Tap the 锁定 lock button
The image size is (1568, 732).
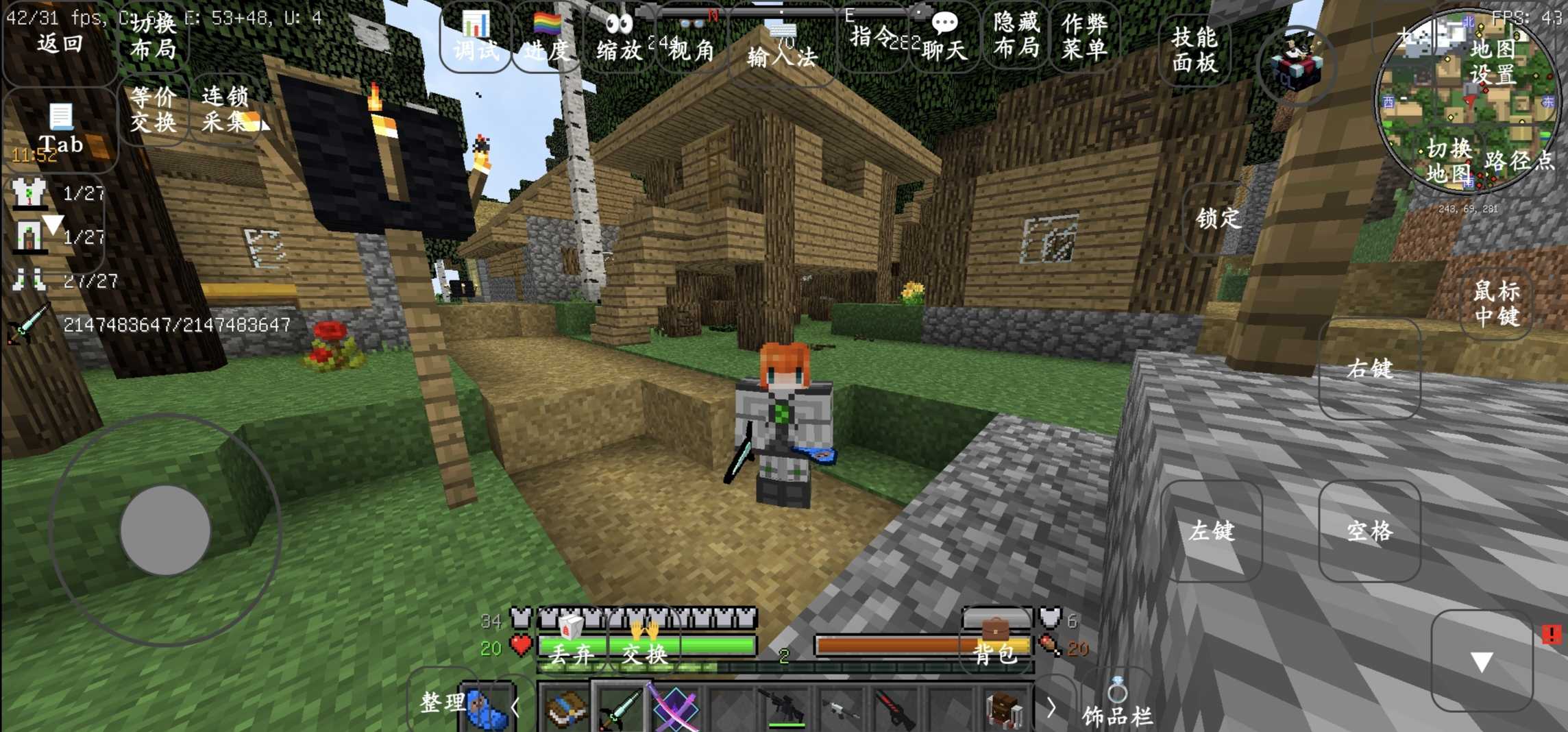click(x=1218, y=219)
